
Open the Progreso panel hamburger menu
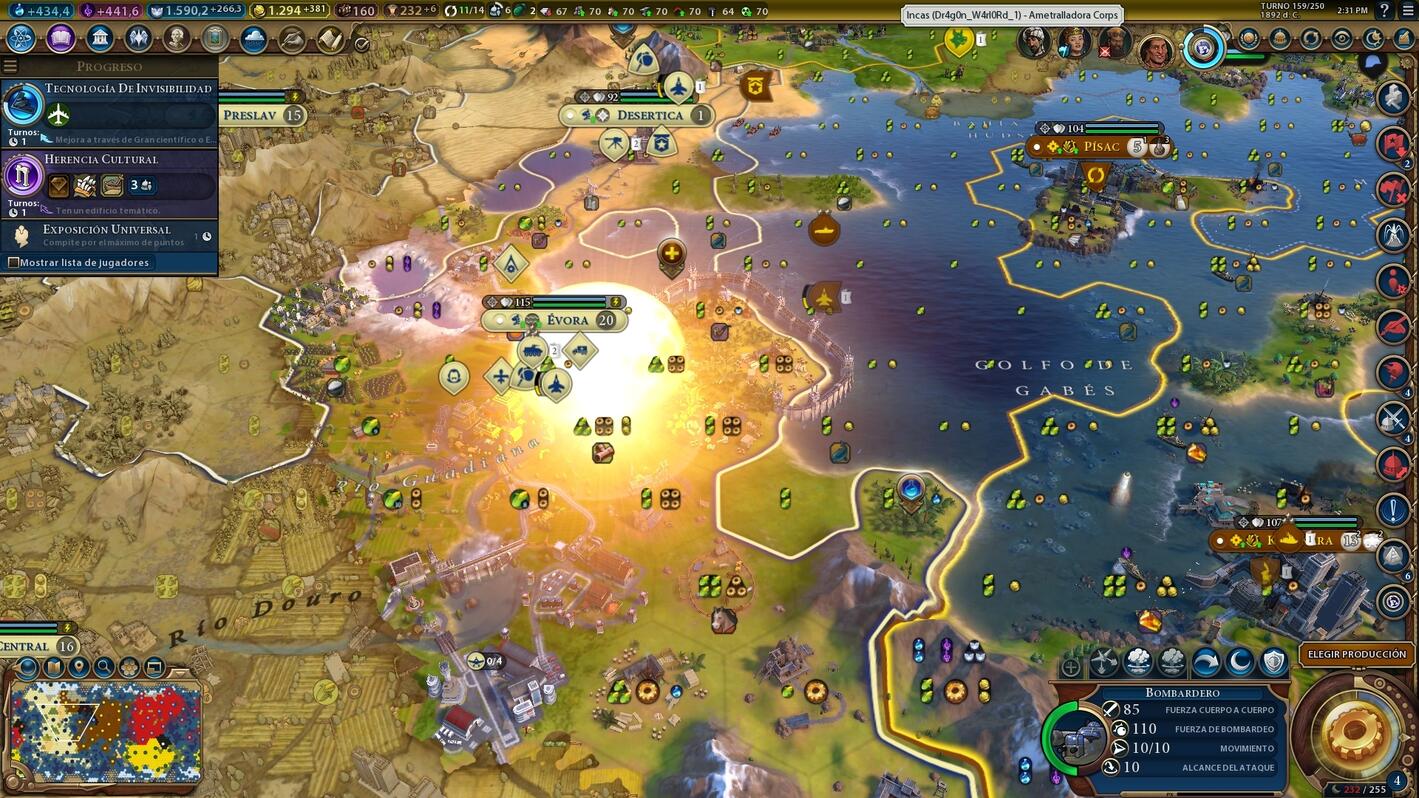[10, 65]
